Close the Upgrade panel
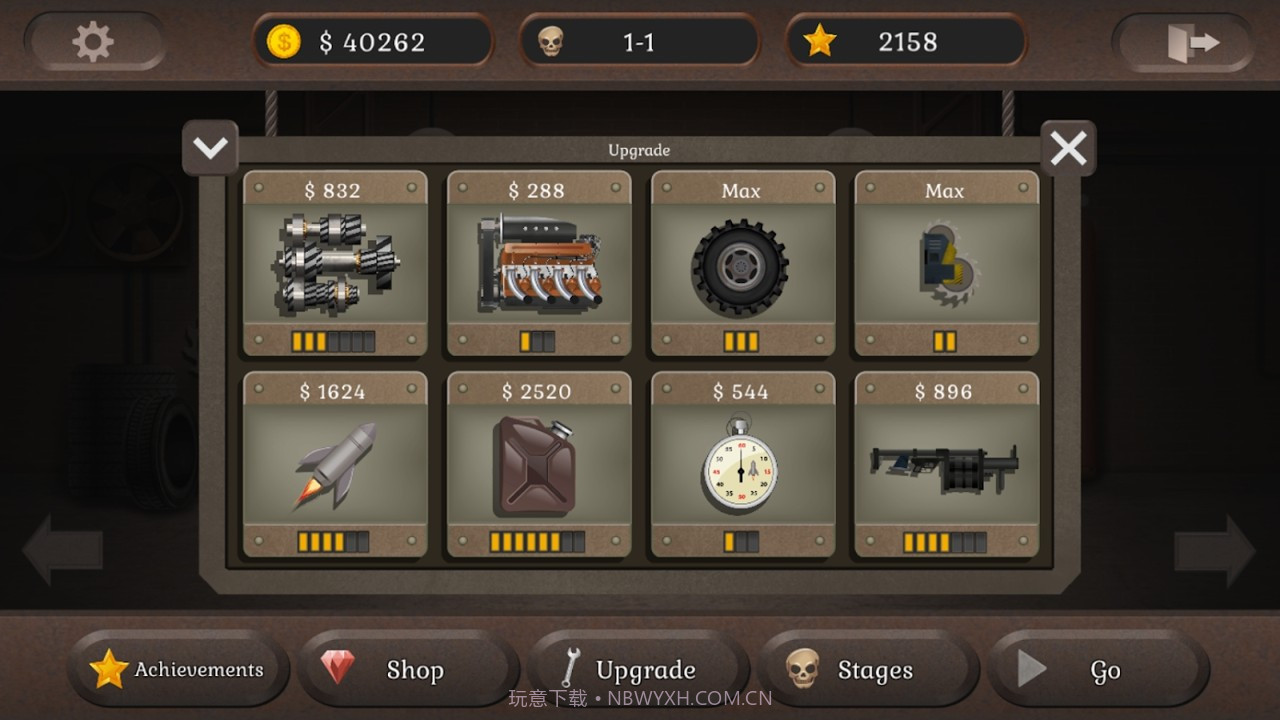1280x720 pixels. (x=1068, y=149)
